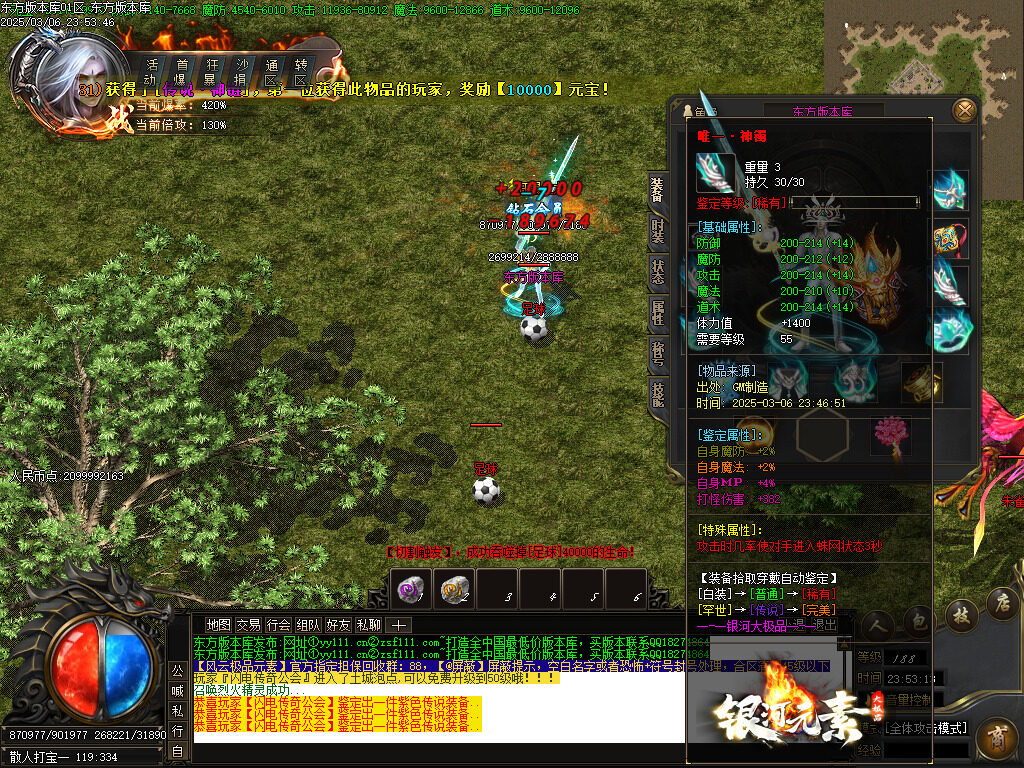Switch to the 时装 costume tab
The height and width of the screenshot is (768, 1024).
pyautogui.click(x=657, y=231)
